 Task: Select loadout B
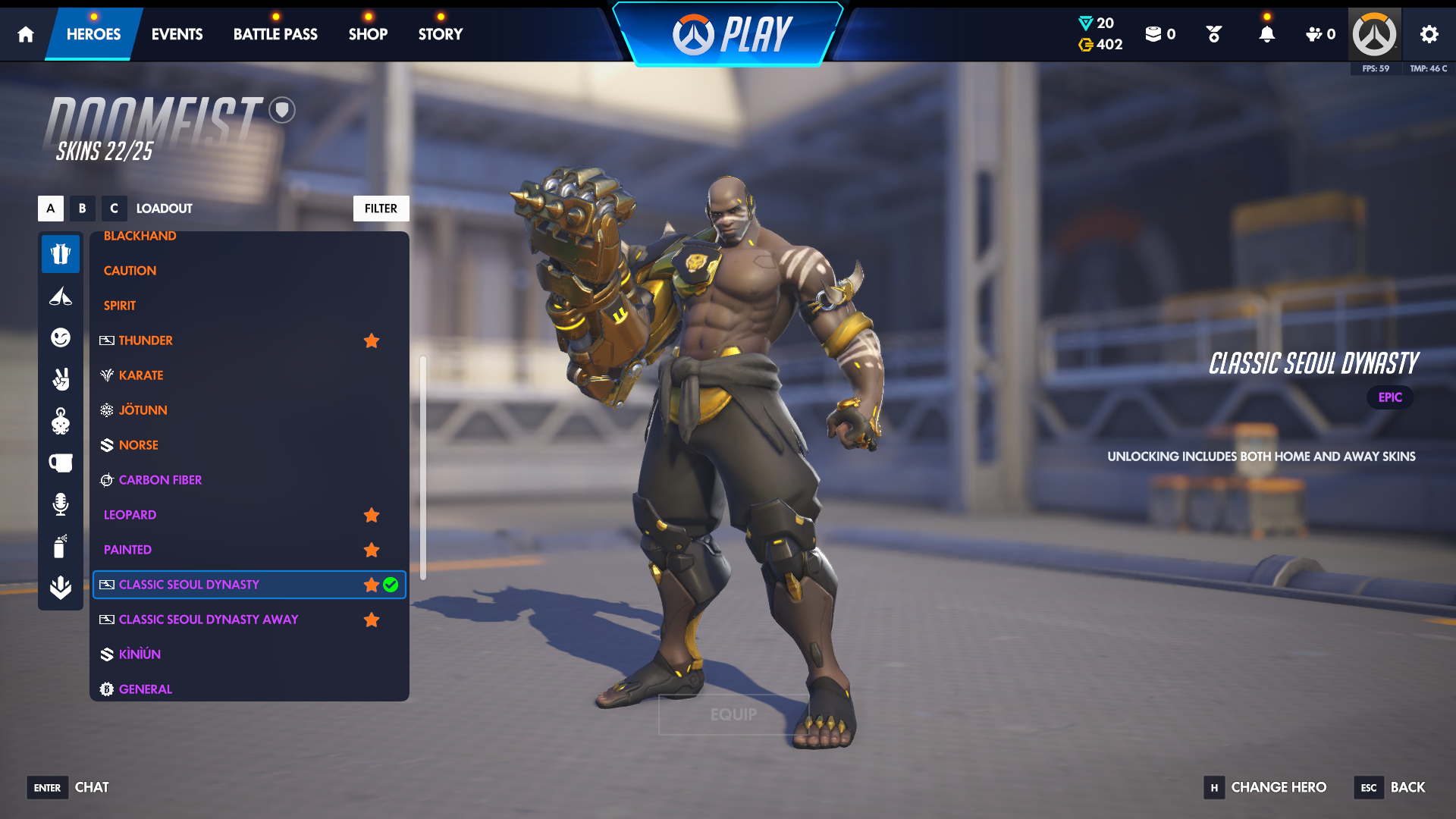point(82,209)
